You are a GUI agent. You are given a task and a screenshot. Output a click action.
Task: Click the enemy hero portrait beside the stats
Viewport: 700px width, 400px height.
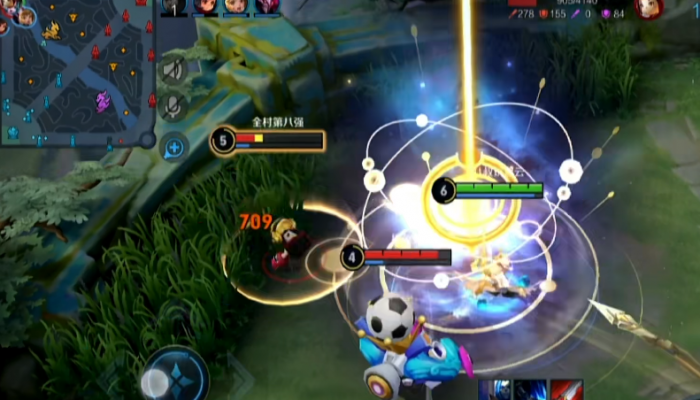point(649,8)
